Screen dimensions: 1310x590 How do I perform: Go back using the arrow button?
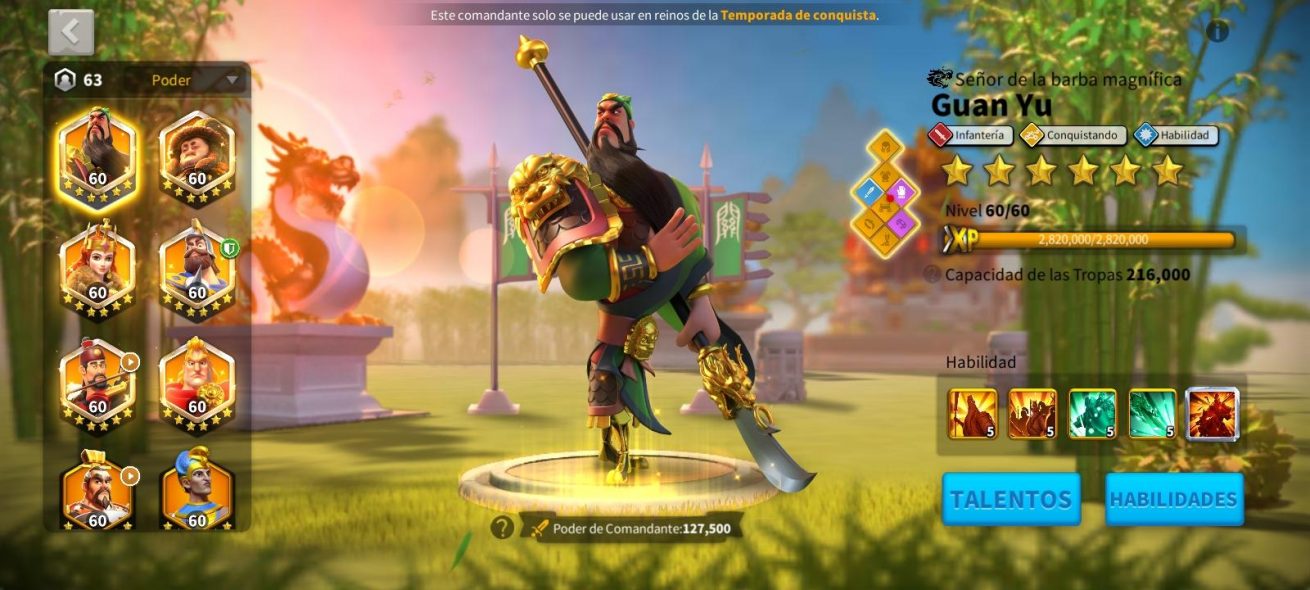(x=71, y=32)
